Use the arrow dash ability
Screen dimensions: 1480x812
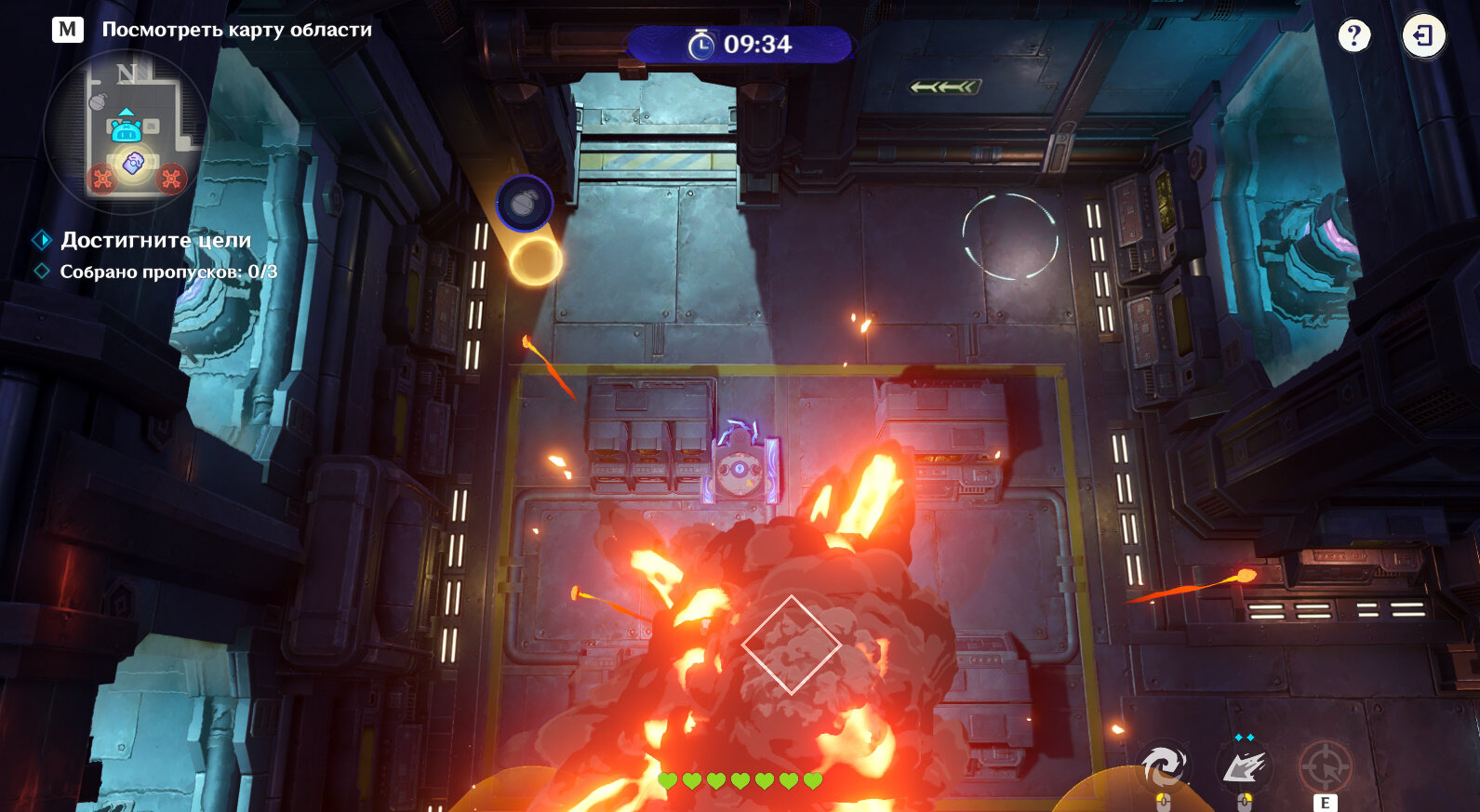(1244, 767)
